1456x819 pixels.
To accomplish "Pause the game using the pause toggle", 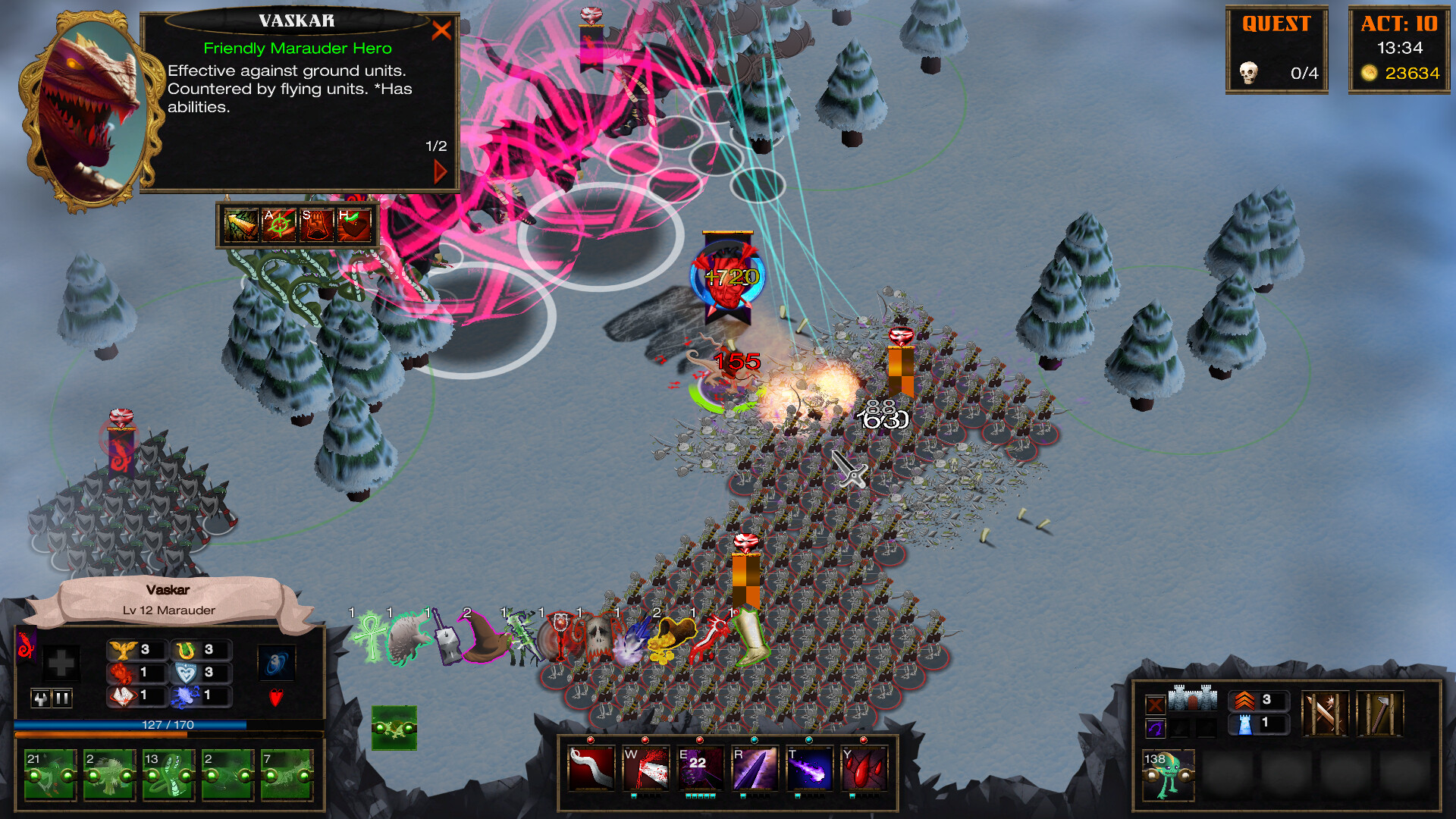I will 62,698.
